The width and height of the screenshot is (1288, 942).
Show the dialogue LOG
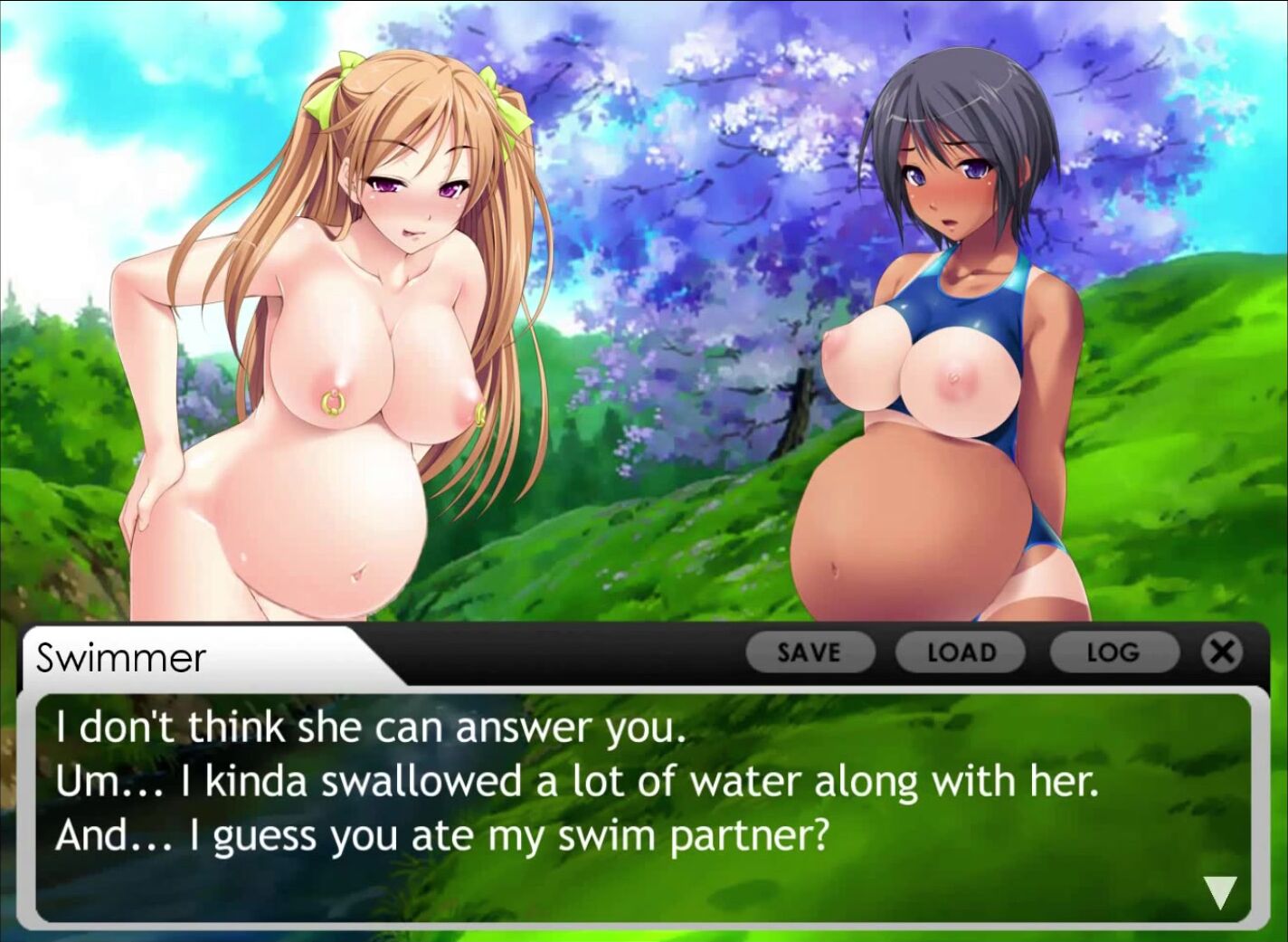(1113, 652)
